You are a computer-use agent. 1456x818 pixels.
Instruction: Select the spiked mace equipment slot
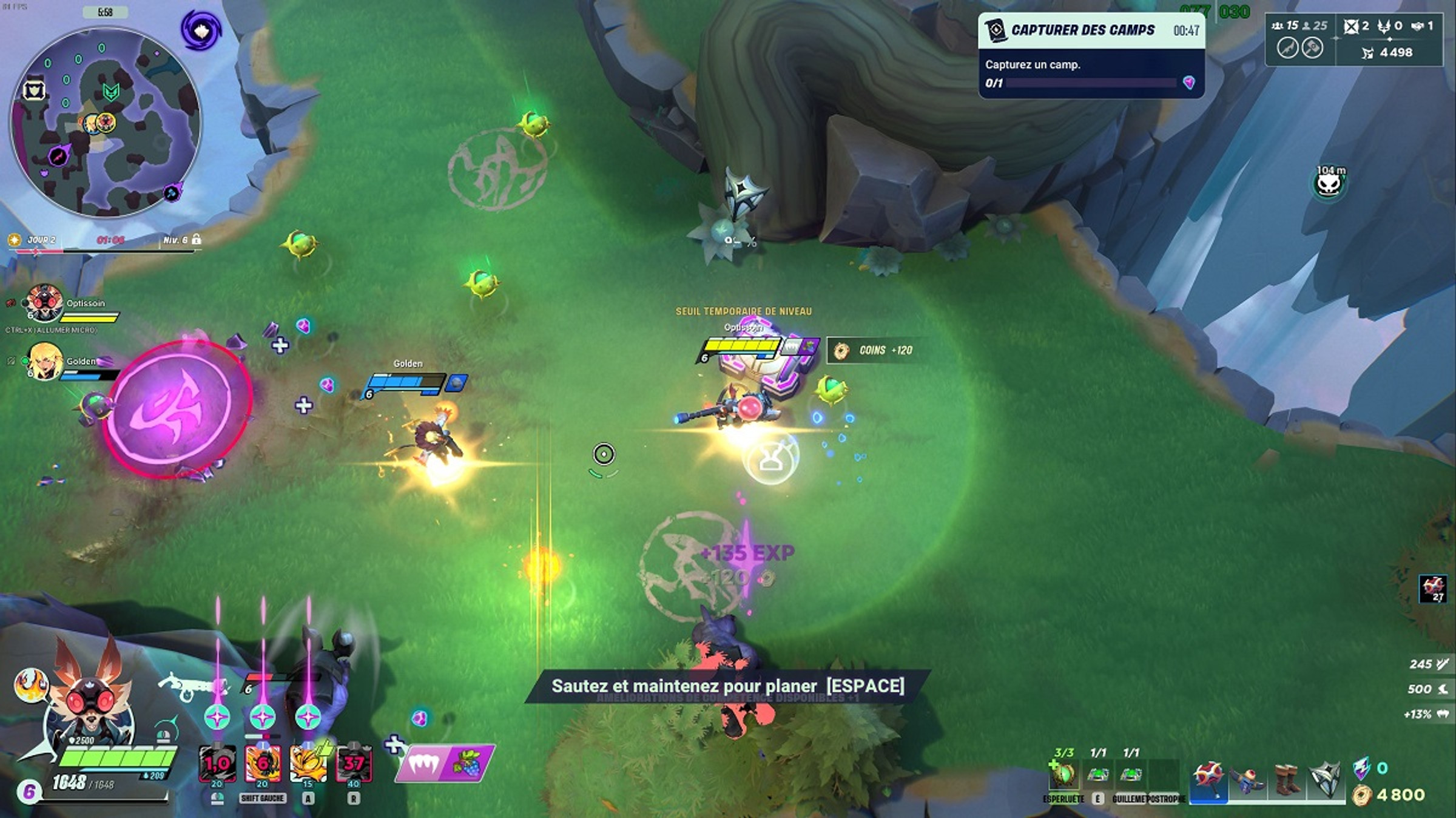[x=1208, y=779]
